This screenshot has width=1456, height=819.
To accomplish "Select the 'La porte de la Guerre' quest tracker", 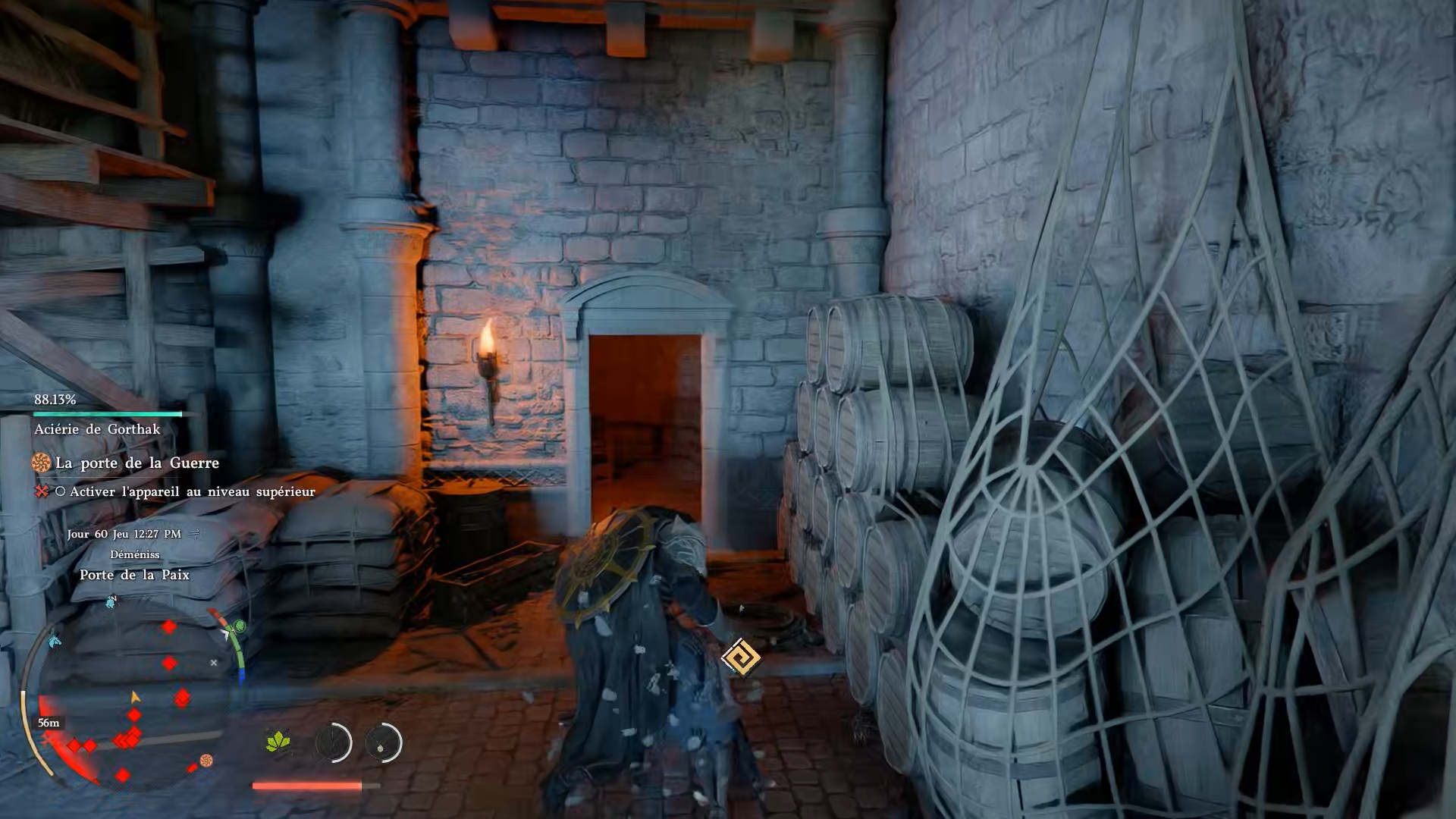I will 136,463.
